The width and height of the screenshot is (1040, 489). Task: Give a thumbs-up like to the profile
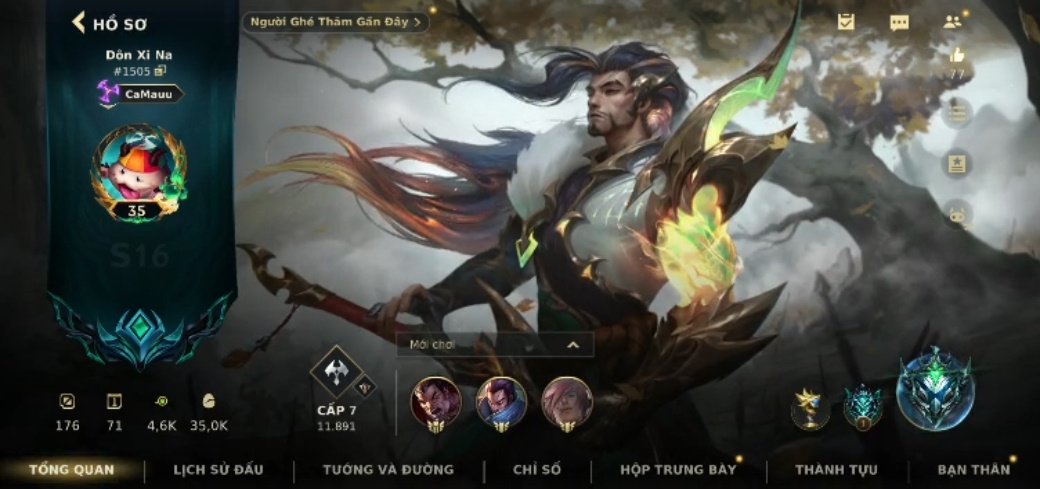tap(957, 56)
